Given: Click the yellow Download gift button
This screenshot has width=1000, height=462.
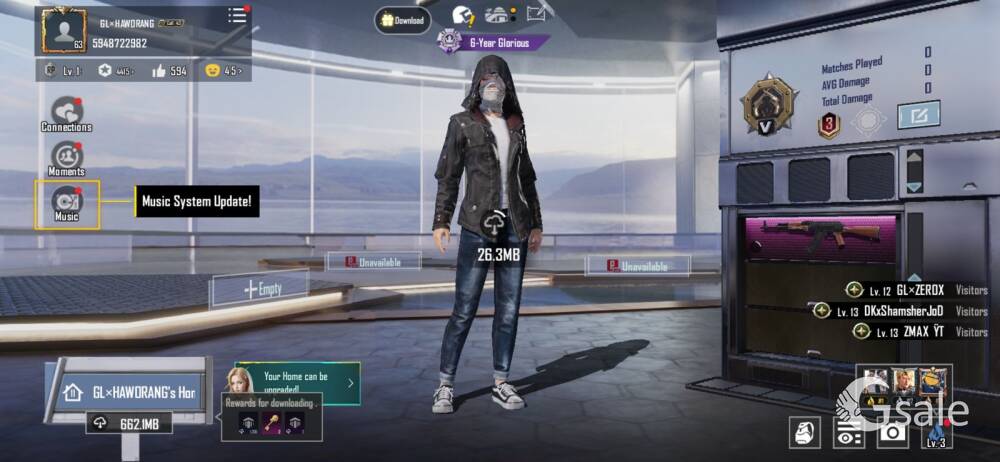Looking at the screenshot, I should (403, 20).
